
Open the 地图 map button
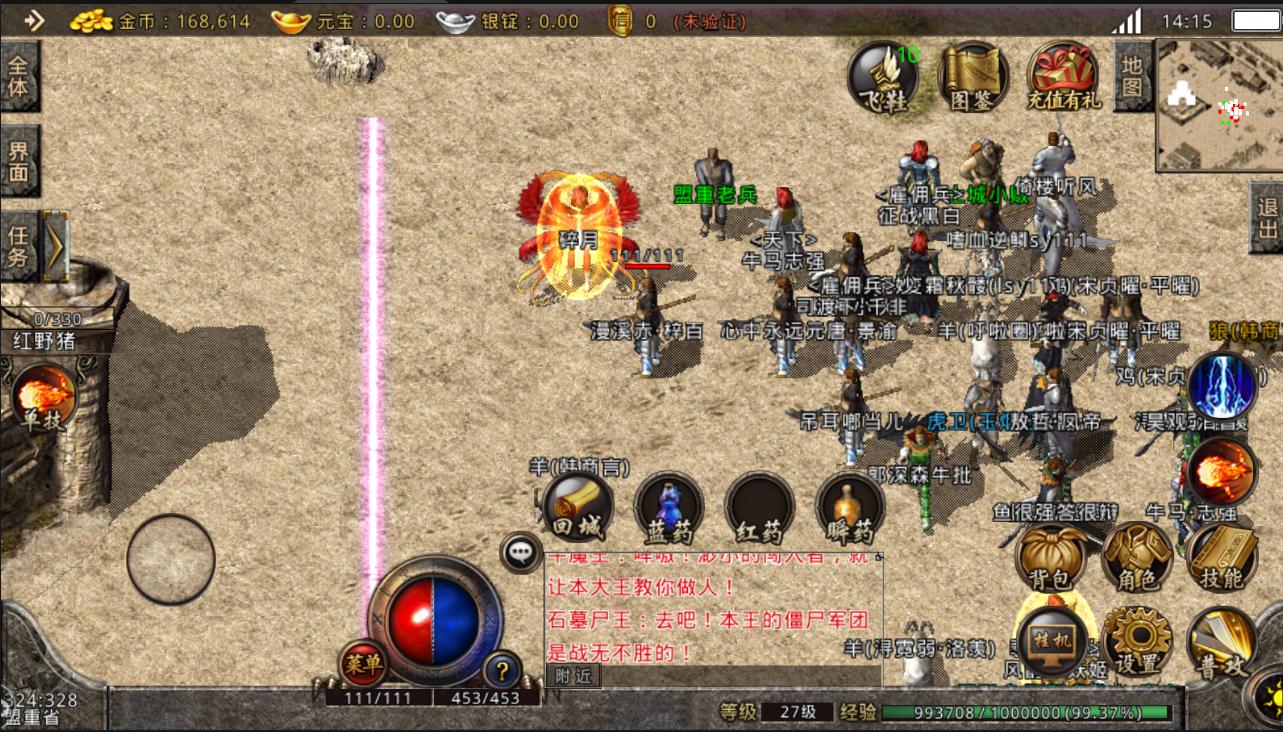(x=1132, y=77)
